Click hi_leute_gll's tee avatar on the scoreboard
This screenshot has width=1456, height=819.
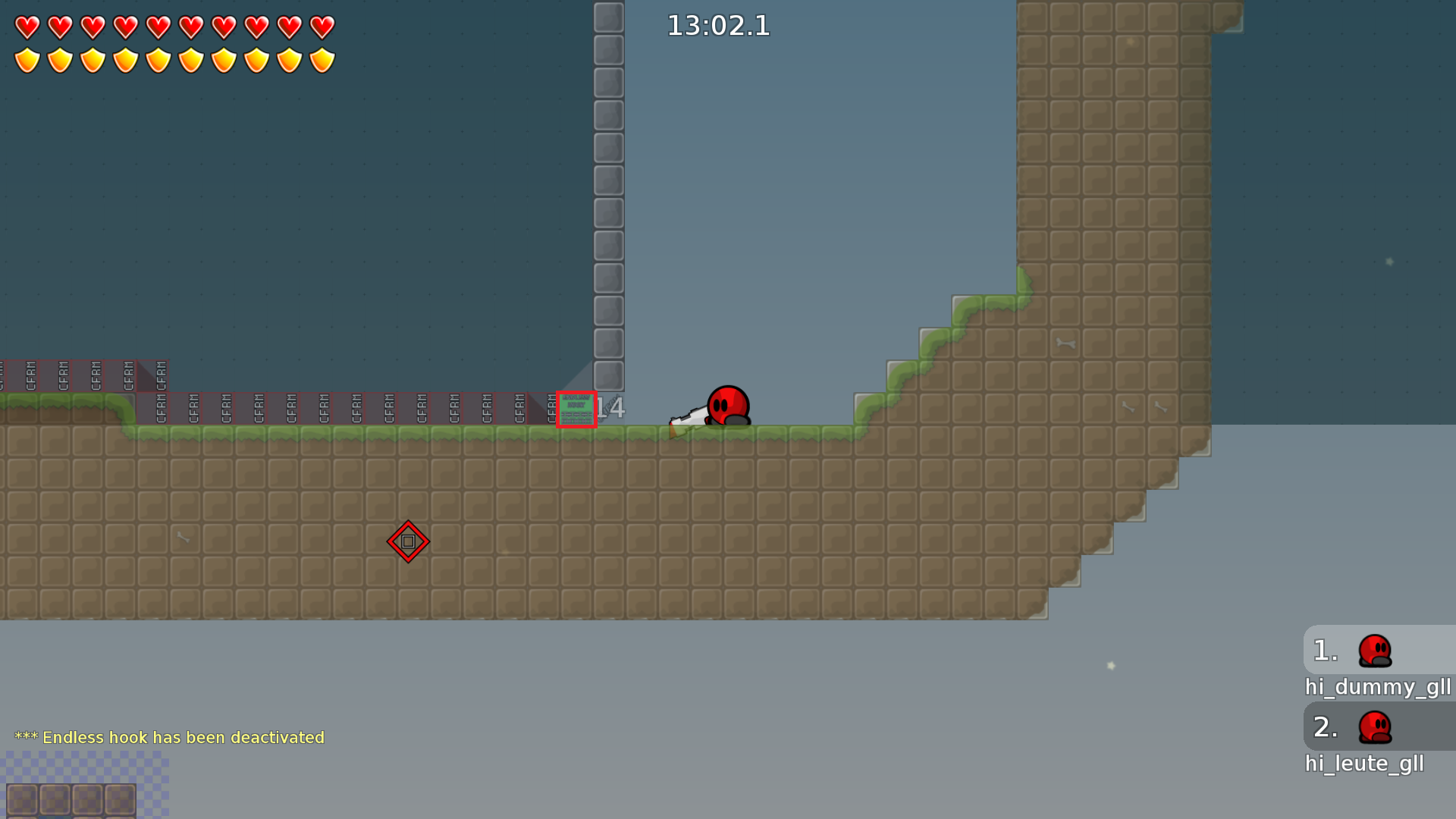click(1374, 727)
